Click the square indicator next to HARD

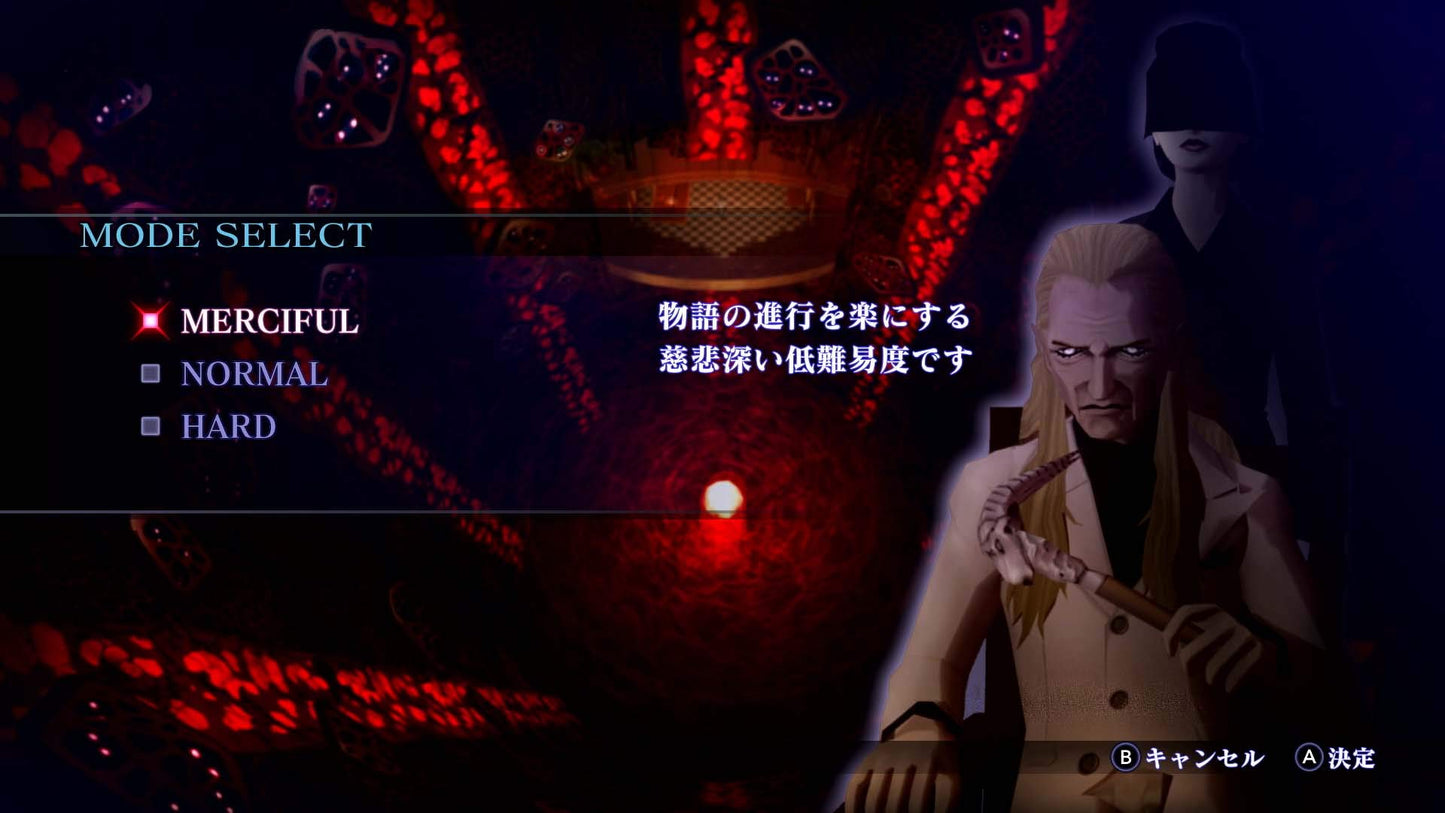pyautogui.click(x=151, y=426)
